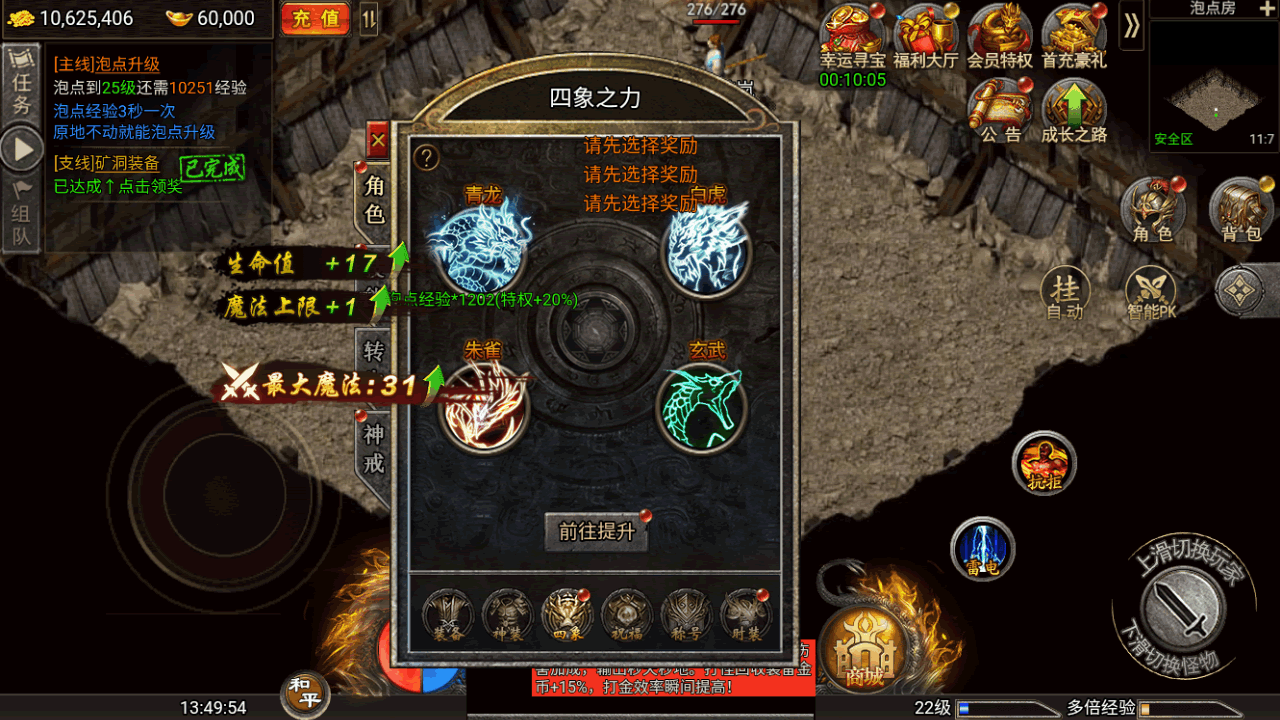Close the 四象之力 panel with the red X
The width and height of the screenshot is (1280, 720).
coord(378,142)
